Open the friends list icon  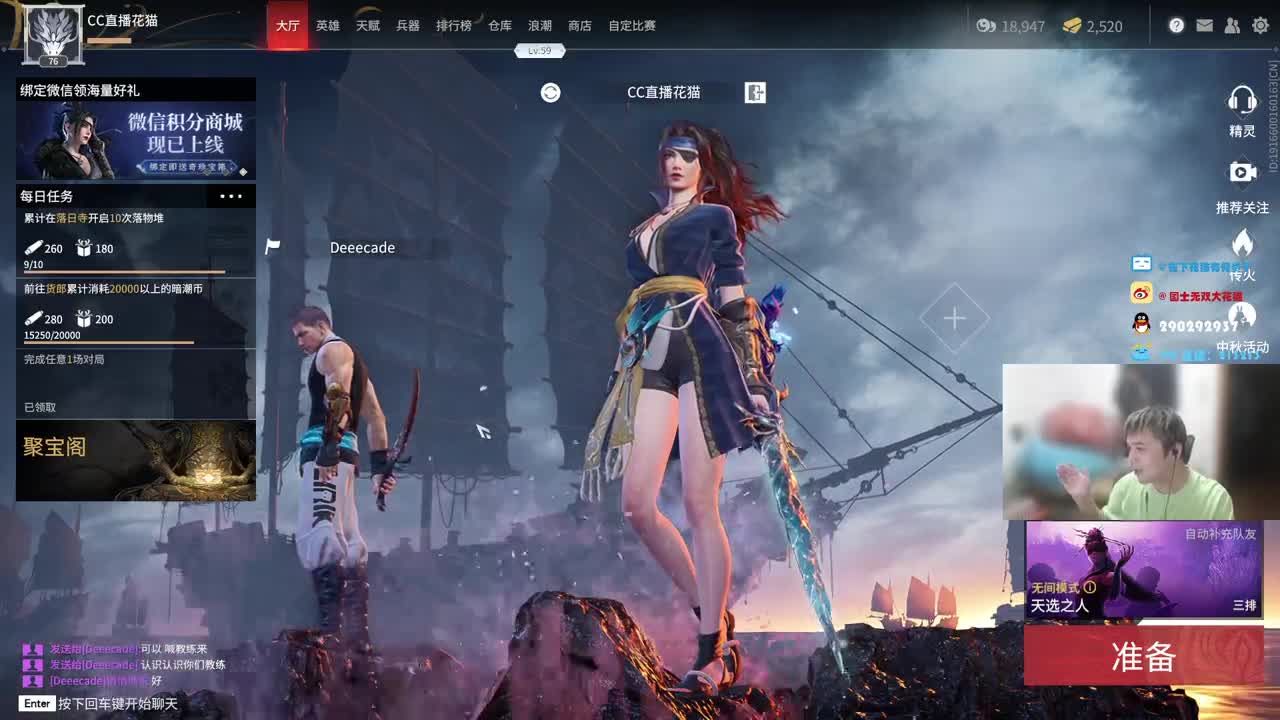click(1232, 27)
